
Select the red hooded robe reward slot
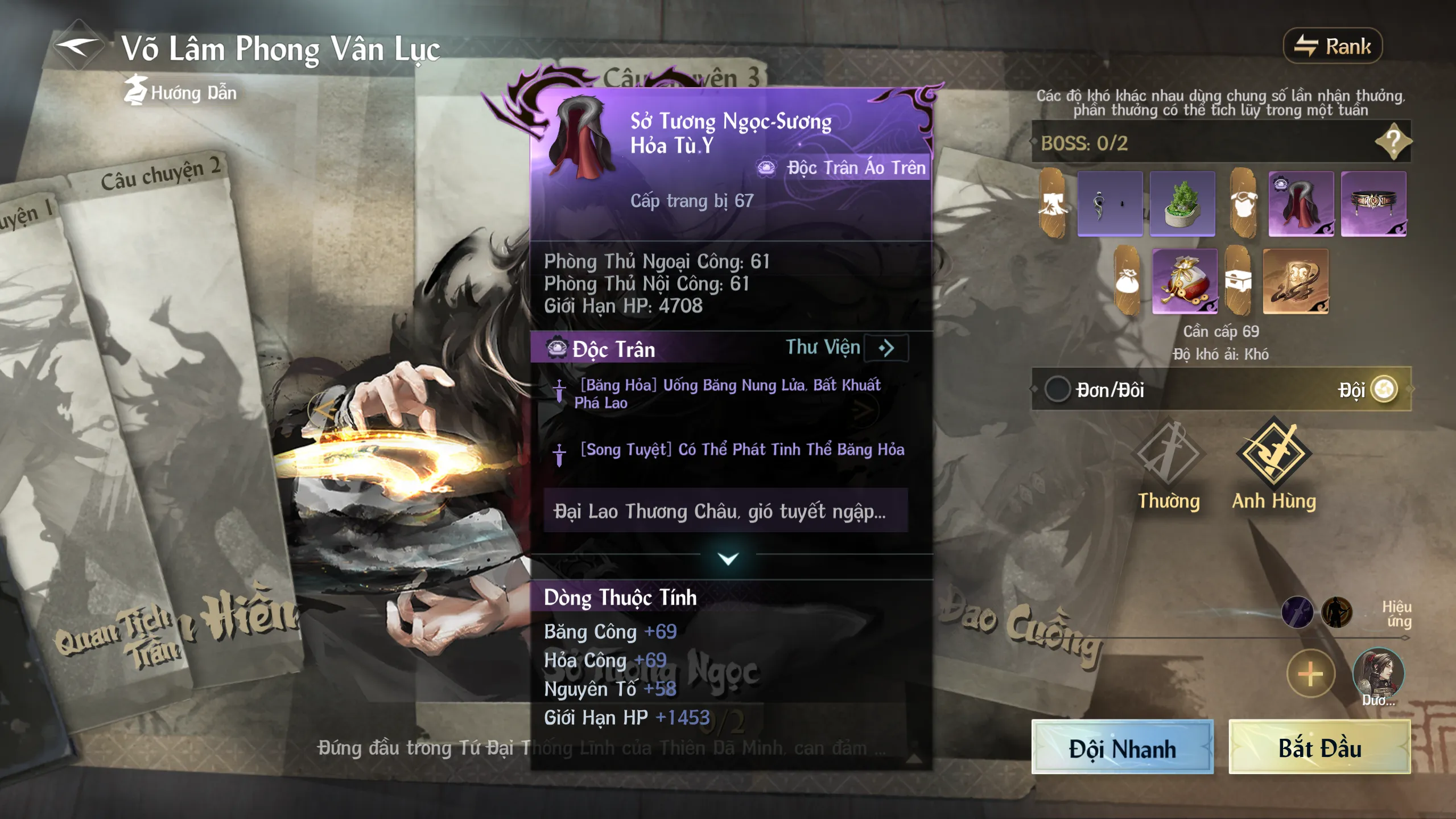(x=1301, y=204)
